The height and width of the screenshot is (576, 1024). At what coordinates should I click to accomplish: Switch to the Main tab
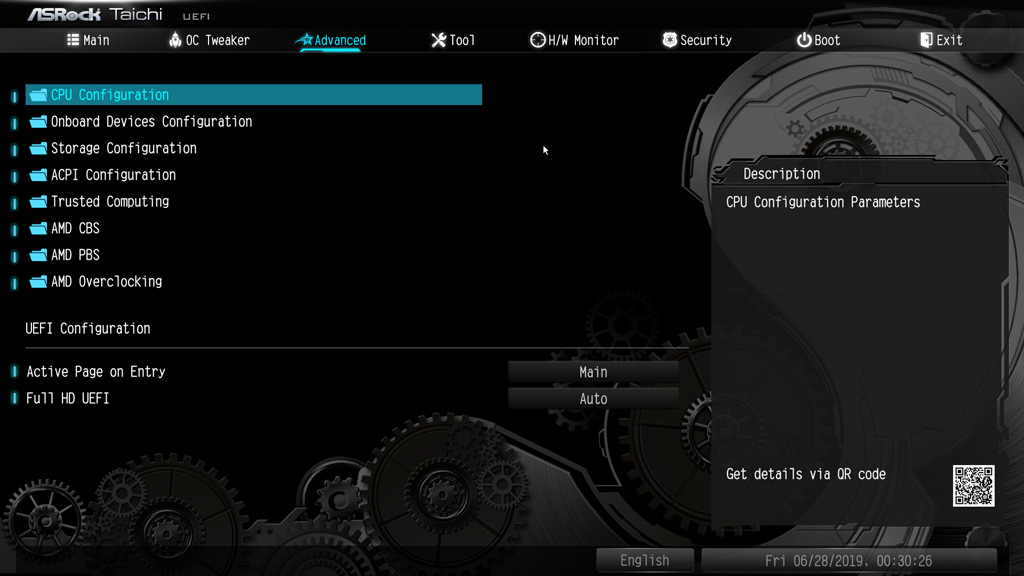pyautogui.click(x=88, y=40)
